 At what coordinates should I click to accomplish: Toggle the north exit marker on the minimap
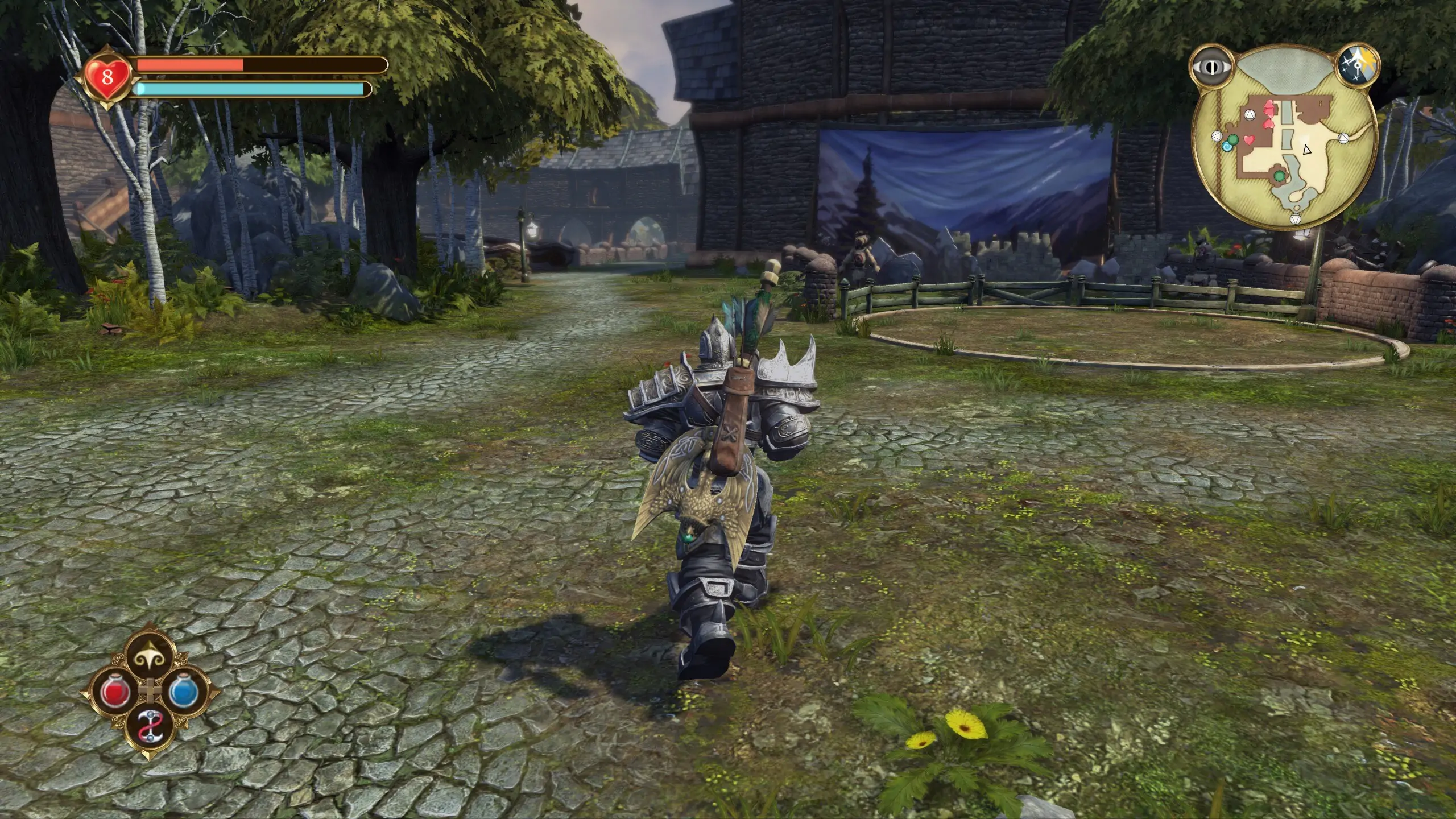click(1250, 115)
